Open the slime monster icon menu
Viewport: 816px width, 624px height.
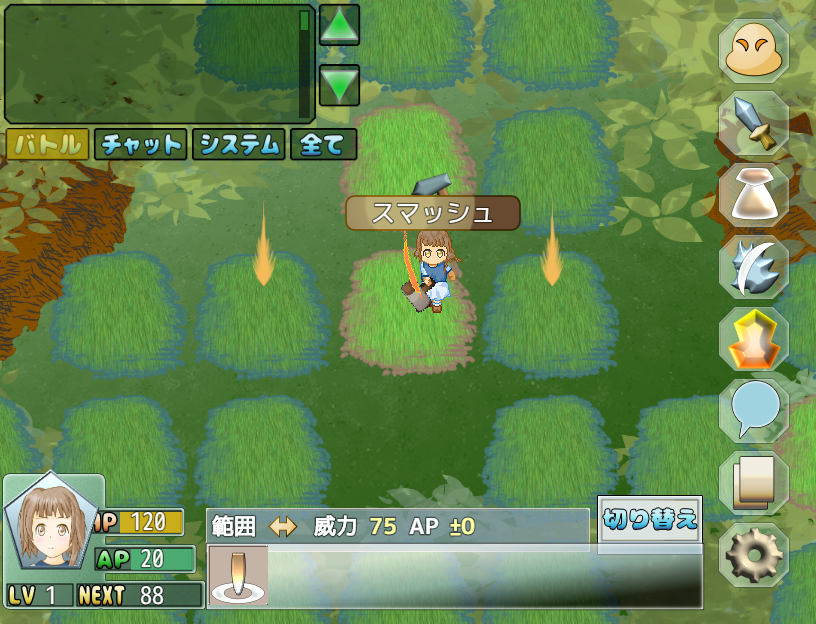pos(754,52)
